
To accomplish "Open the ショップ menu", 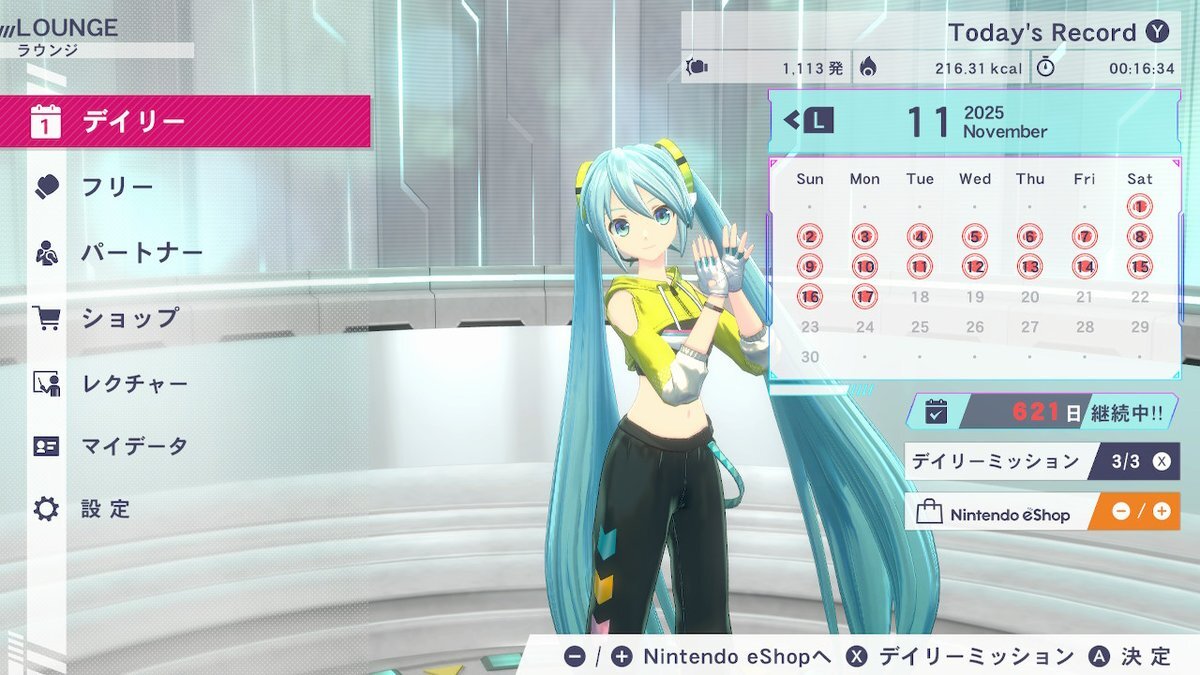I will click(x=185, y=318).
